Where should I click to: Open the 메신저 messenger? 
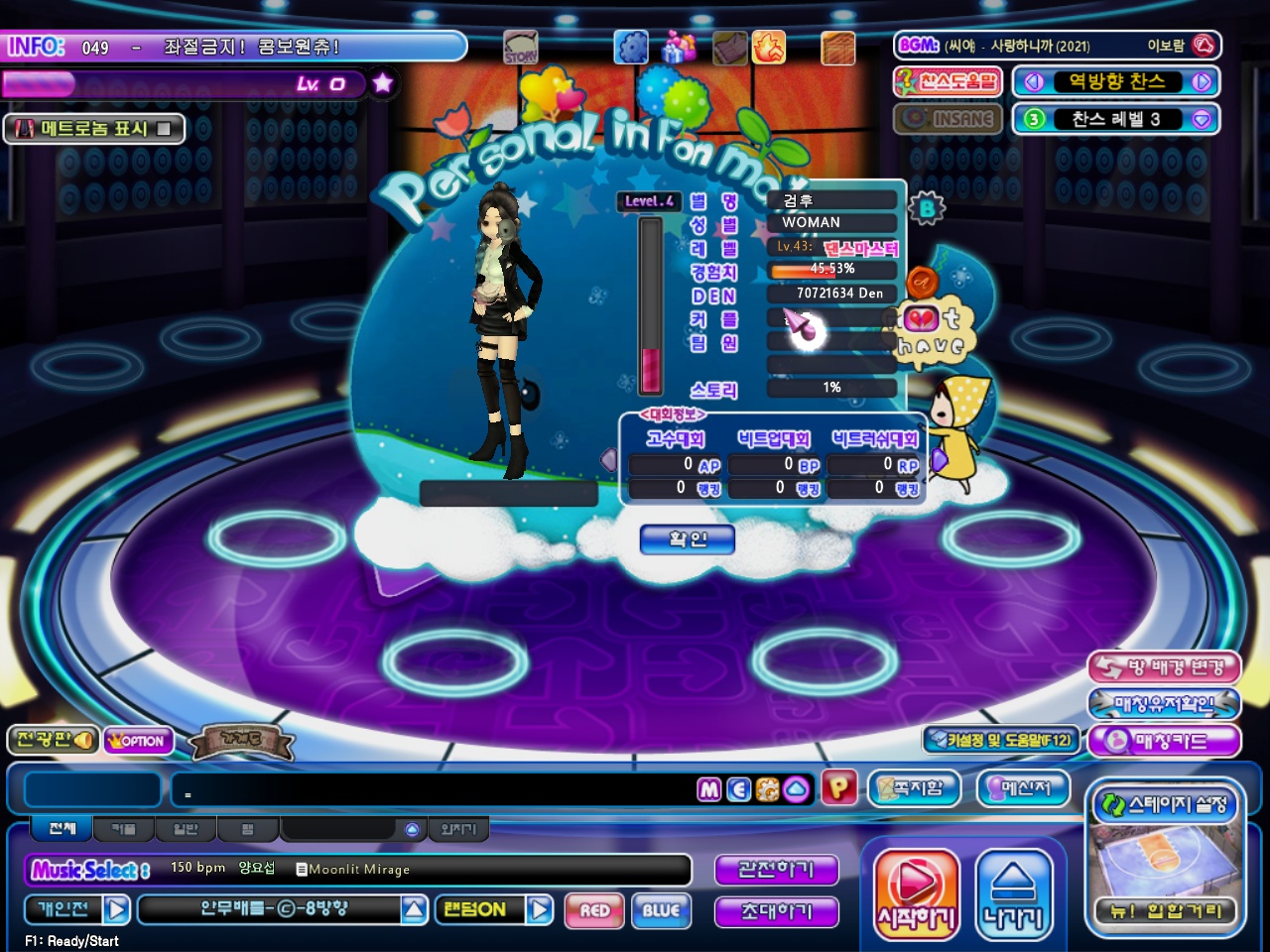1024,788
